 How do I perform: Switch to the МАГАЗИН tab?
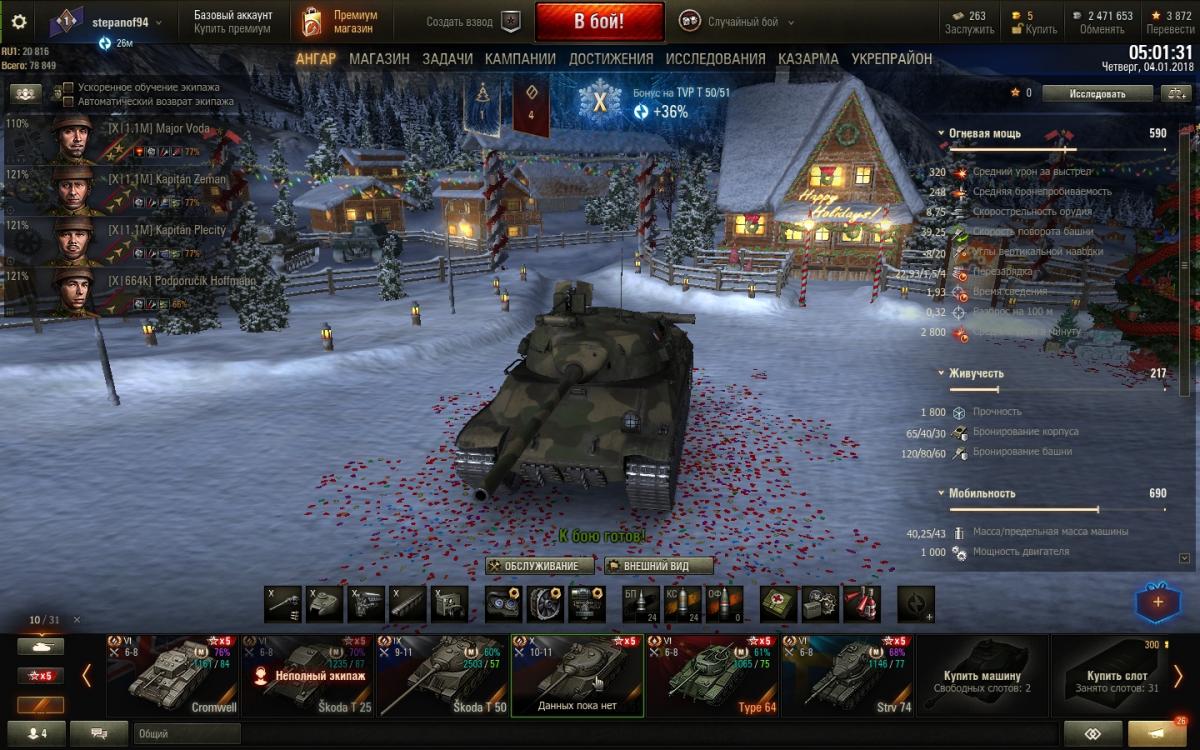click(x=379, y=59)
